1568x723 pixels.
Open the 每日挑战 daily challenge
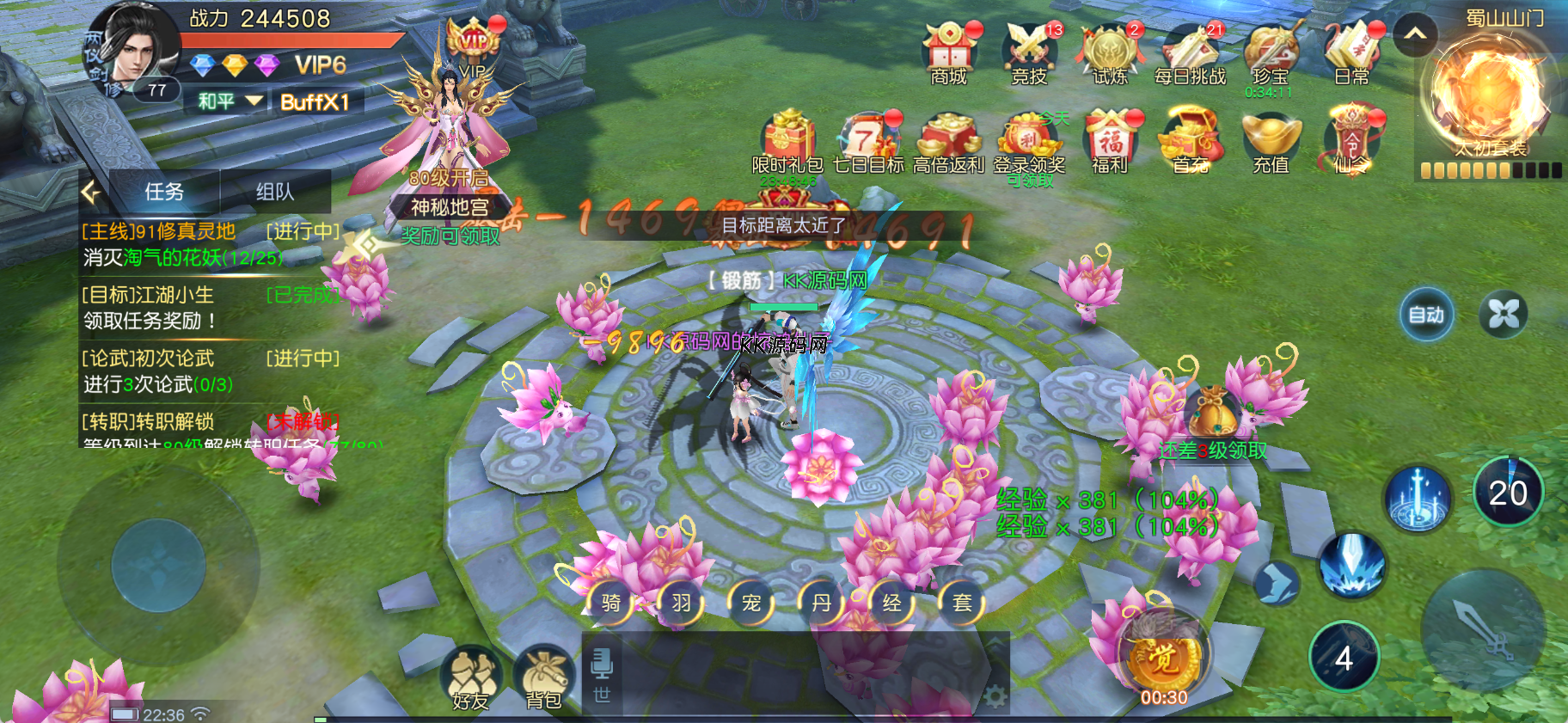[1190, 53]
